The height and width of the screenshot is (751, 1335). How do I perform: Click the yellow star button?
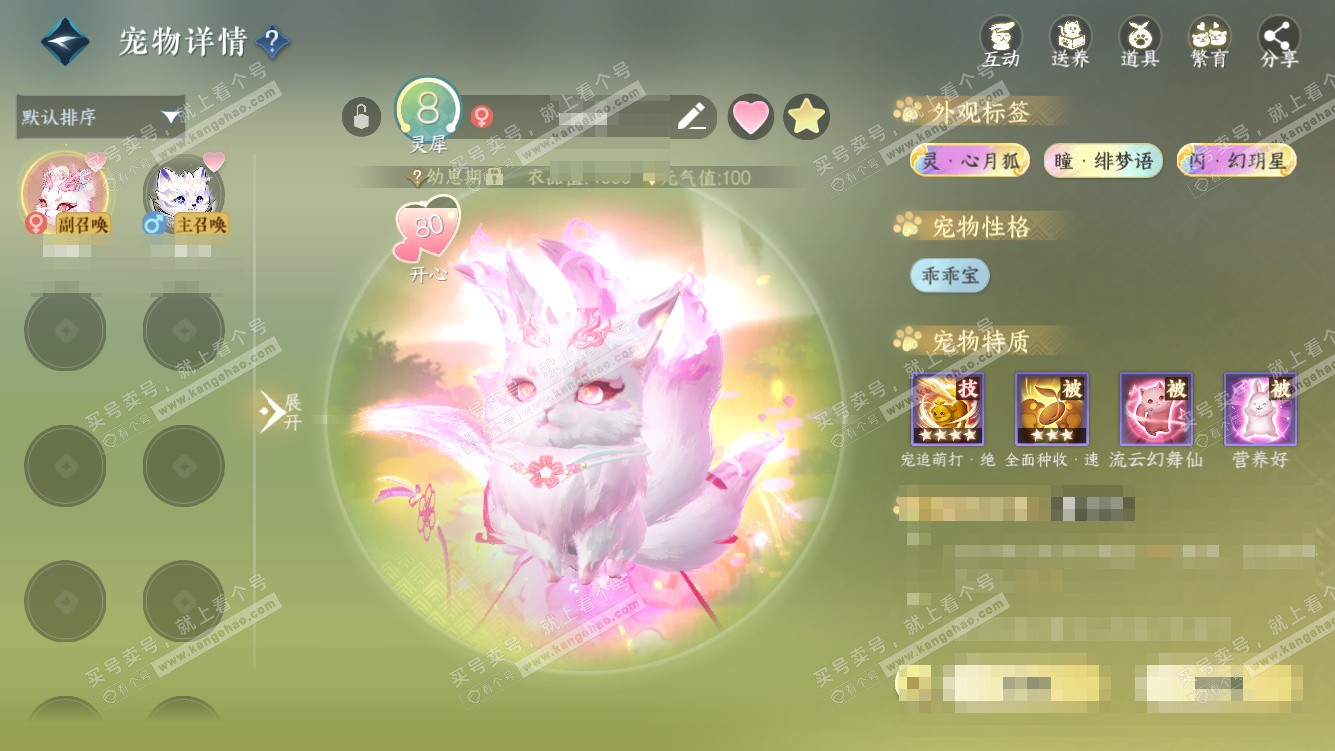806,117
